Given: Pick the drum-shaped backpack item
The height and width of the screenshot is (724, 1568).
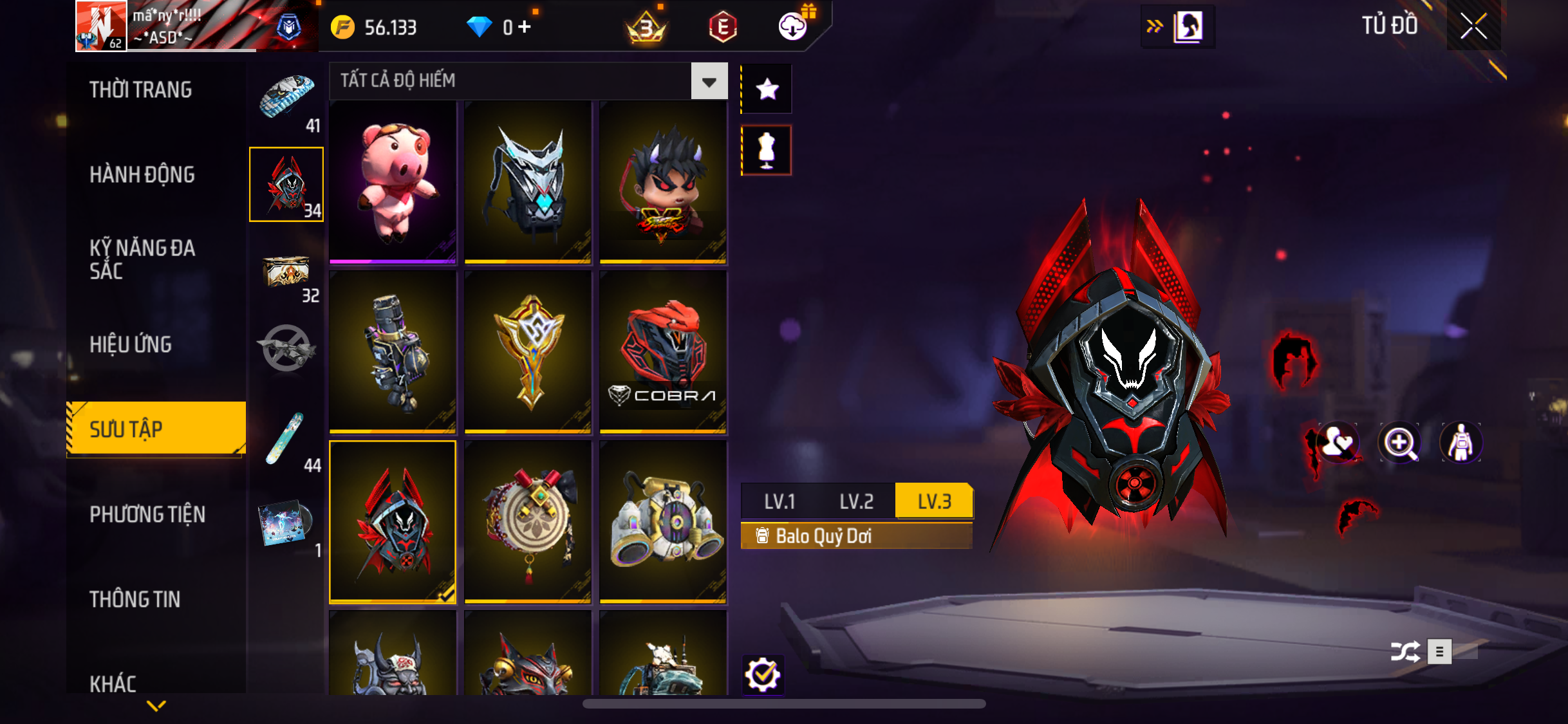Looking at the screenshot, I should coord(528,522).
